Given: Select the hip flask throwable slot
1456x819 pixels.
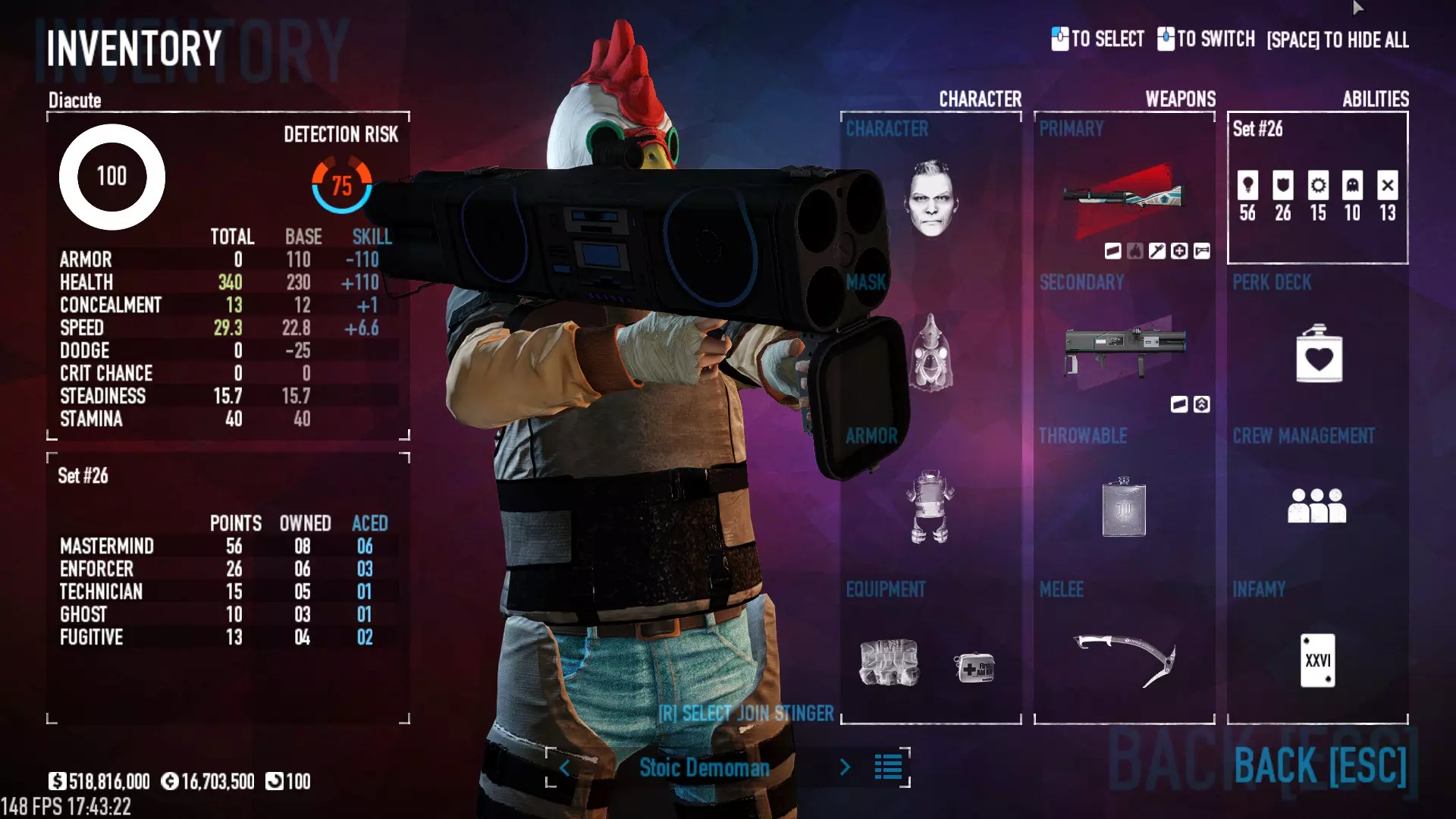Looking at the screenshot, I should (x=1124, y=507).
